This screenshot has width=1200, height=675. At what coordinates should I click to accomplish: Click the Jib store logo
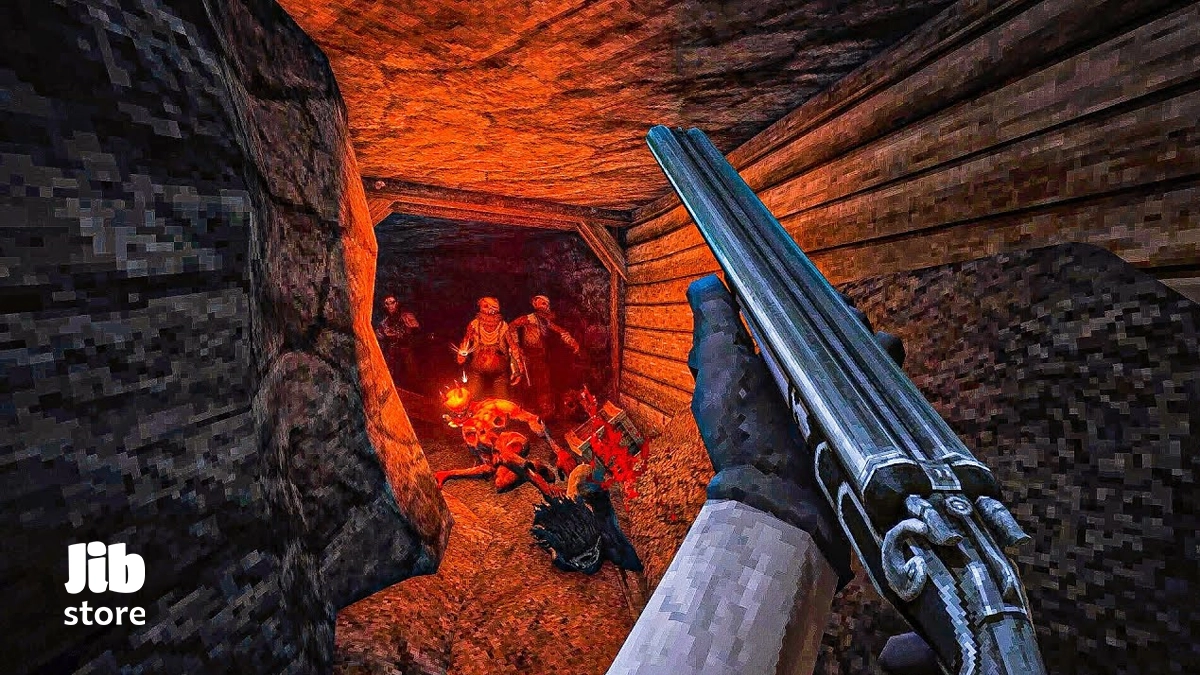click(x=105, y=585)
